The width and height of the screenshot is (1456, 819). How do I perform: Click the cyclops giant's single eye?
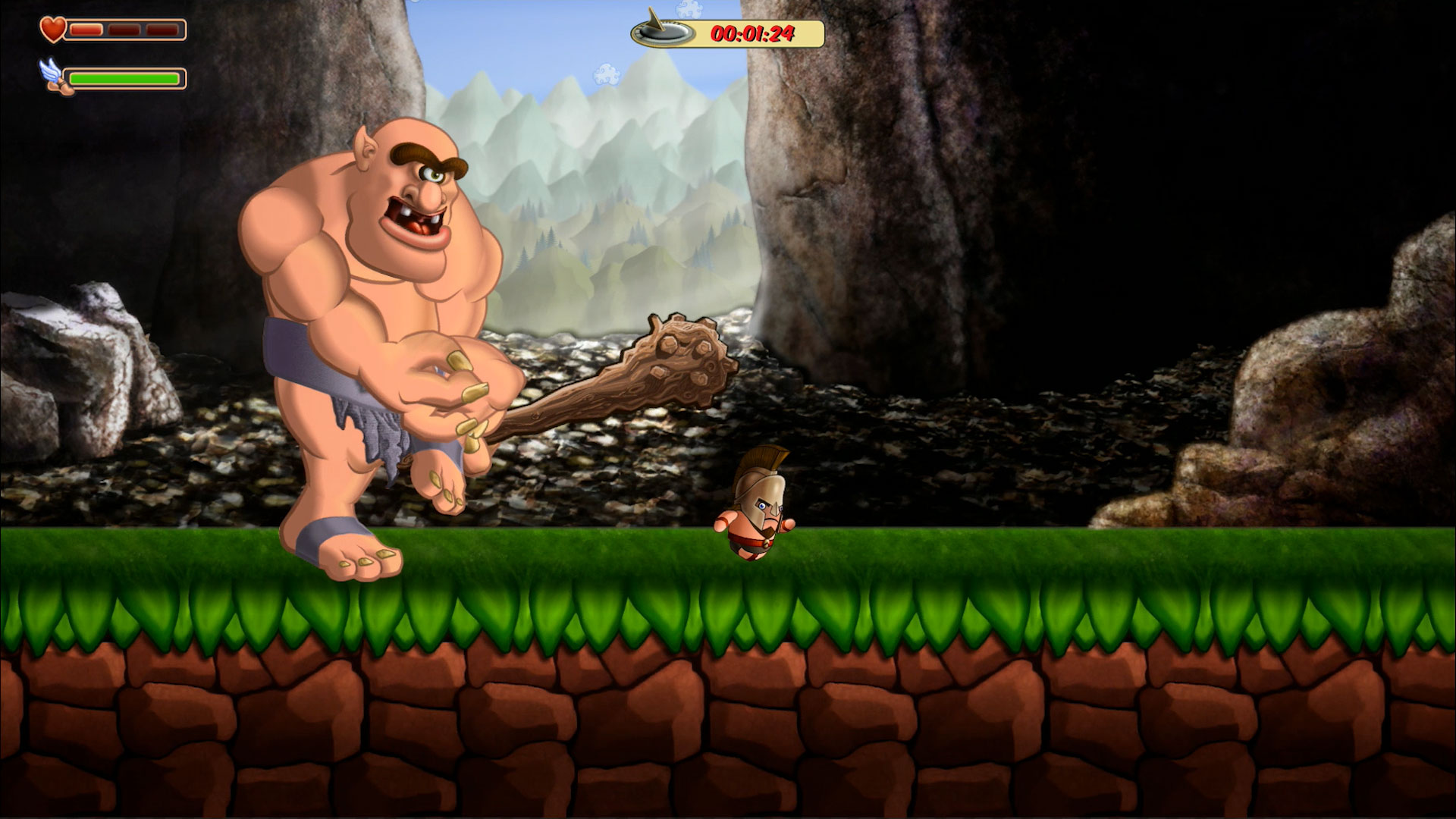tap(433, 174)
